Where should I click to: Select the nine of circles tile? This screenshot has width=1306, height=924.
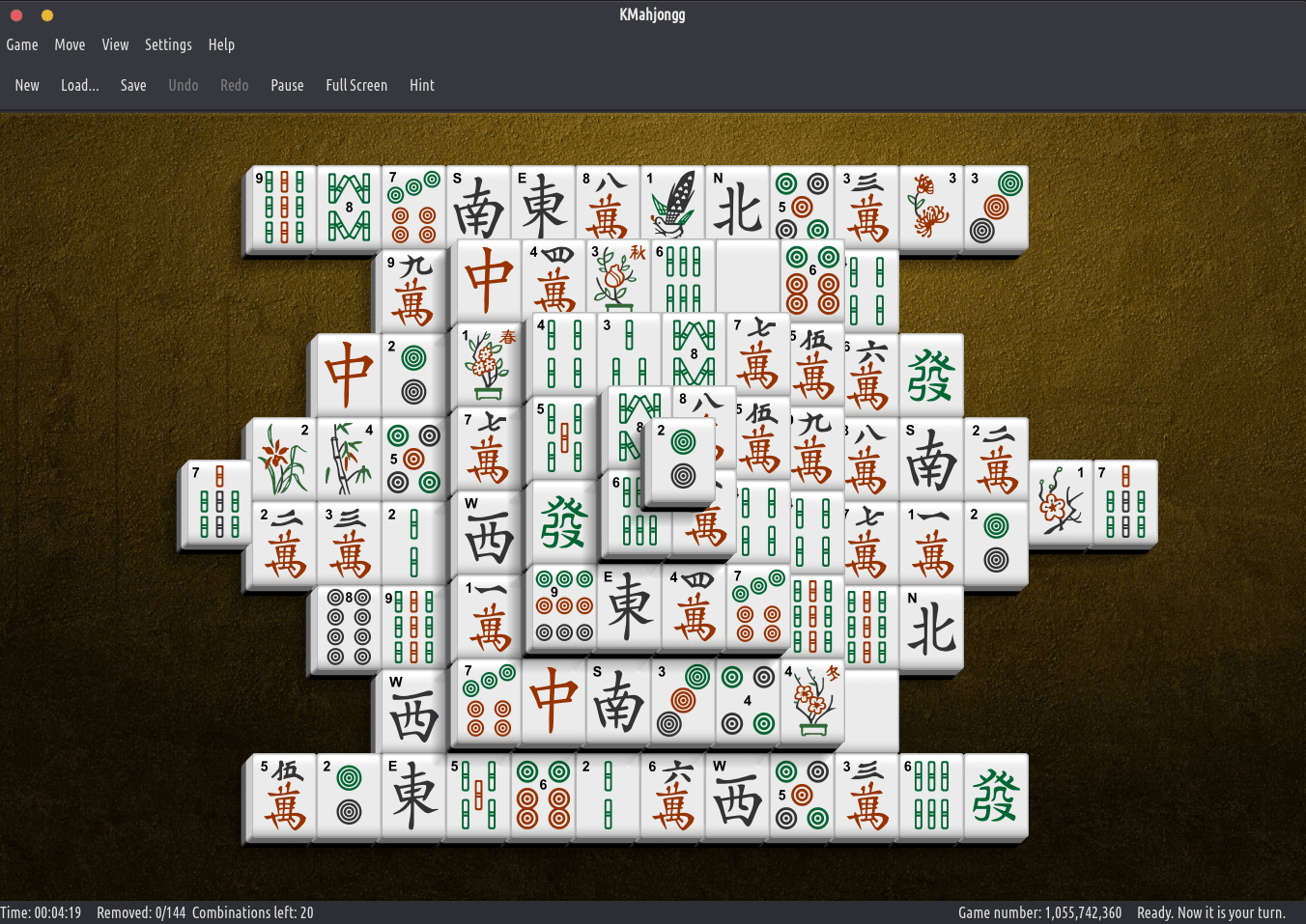(564, 606)
